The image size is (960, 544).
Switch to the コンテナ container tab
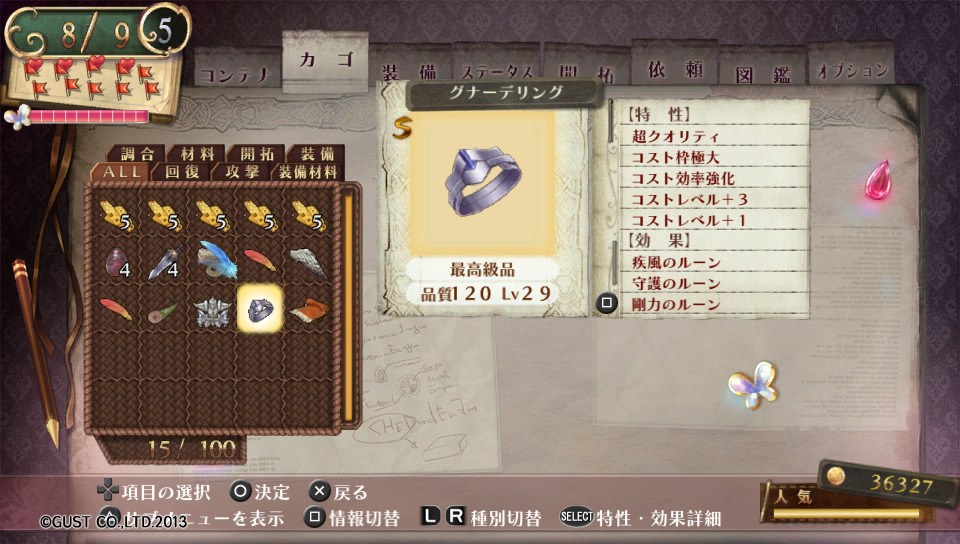tap(234, 74)
